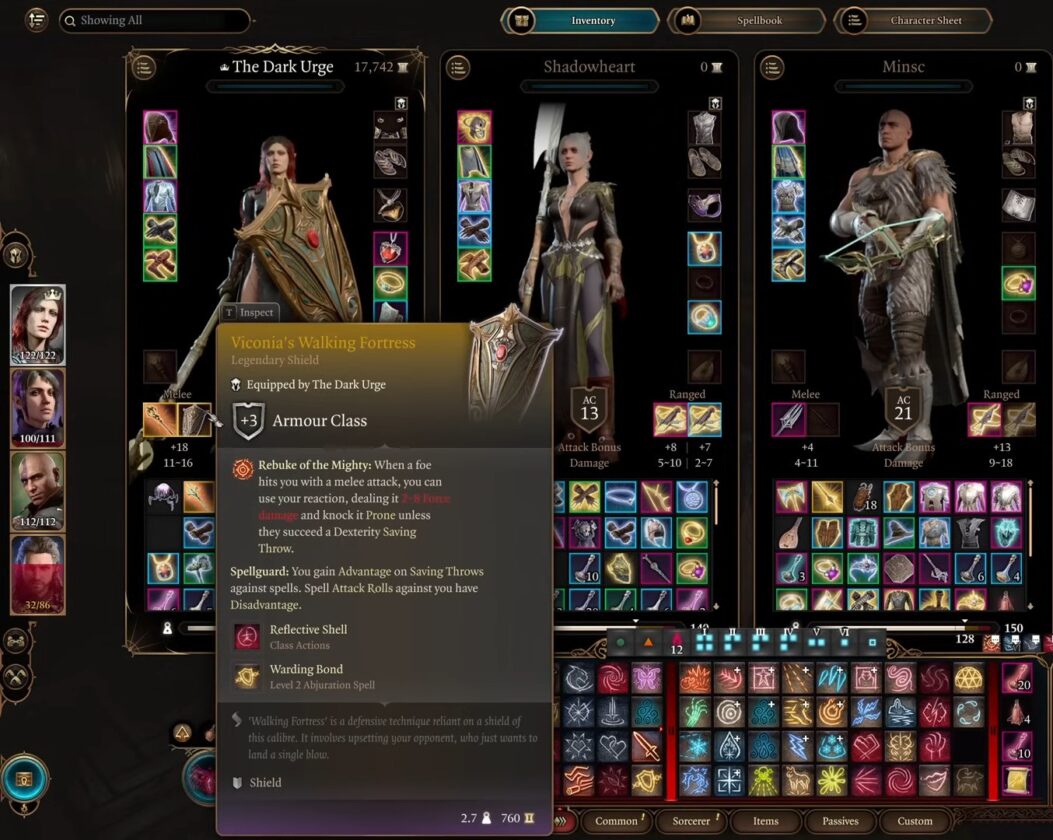Screen dimensions: 1053x840
Task: Click Minsc's hooded headwear slot
Action: coord(788,128)
